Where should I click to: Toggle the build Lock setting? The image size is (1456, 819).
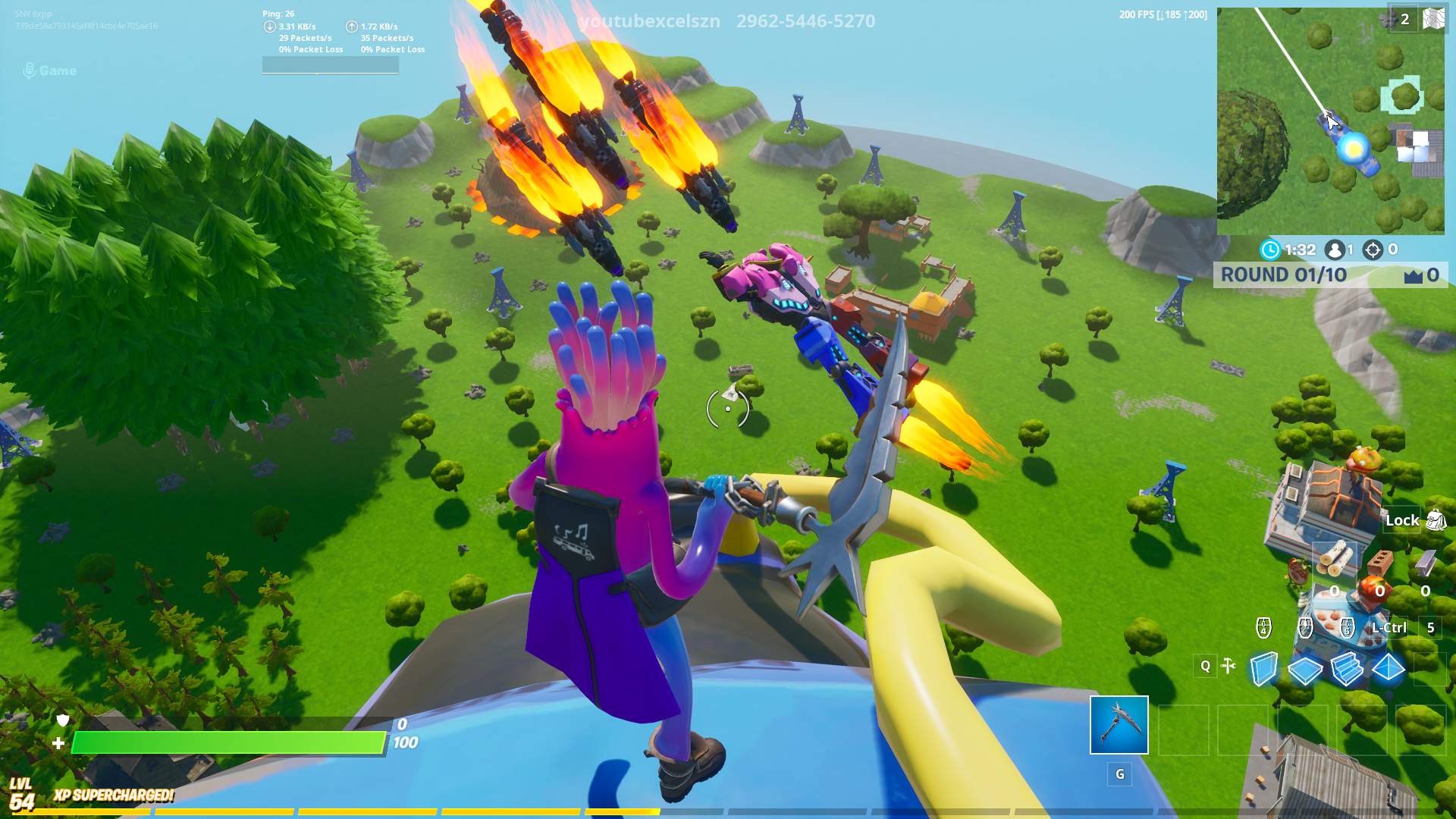pyautogui.click(x=1403, y=520)
